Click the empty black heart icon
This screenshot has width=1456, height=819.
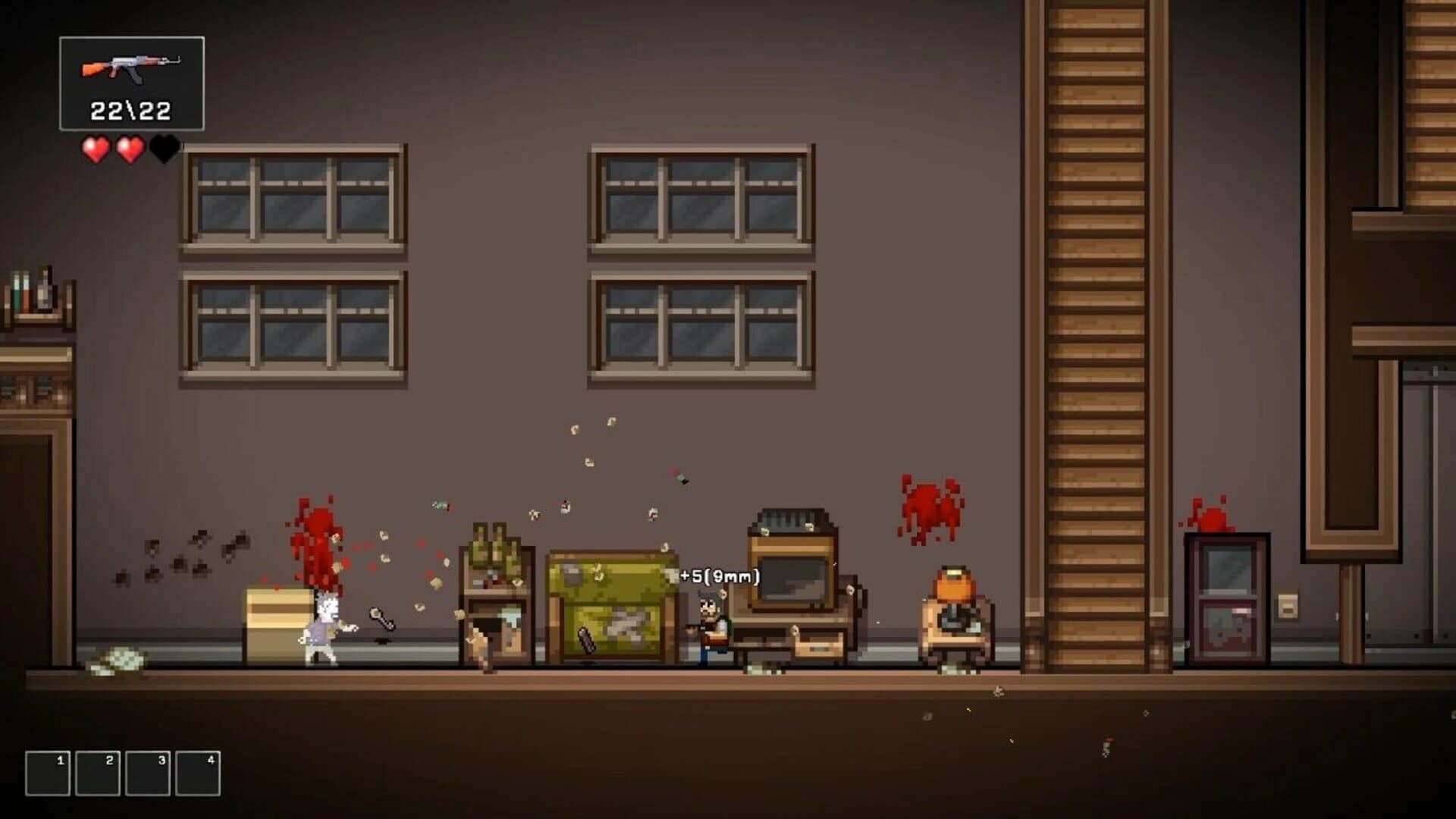coord(163,149)
